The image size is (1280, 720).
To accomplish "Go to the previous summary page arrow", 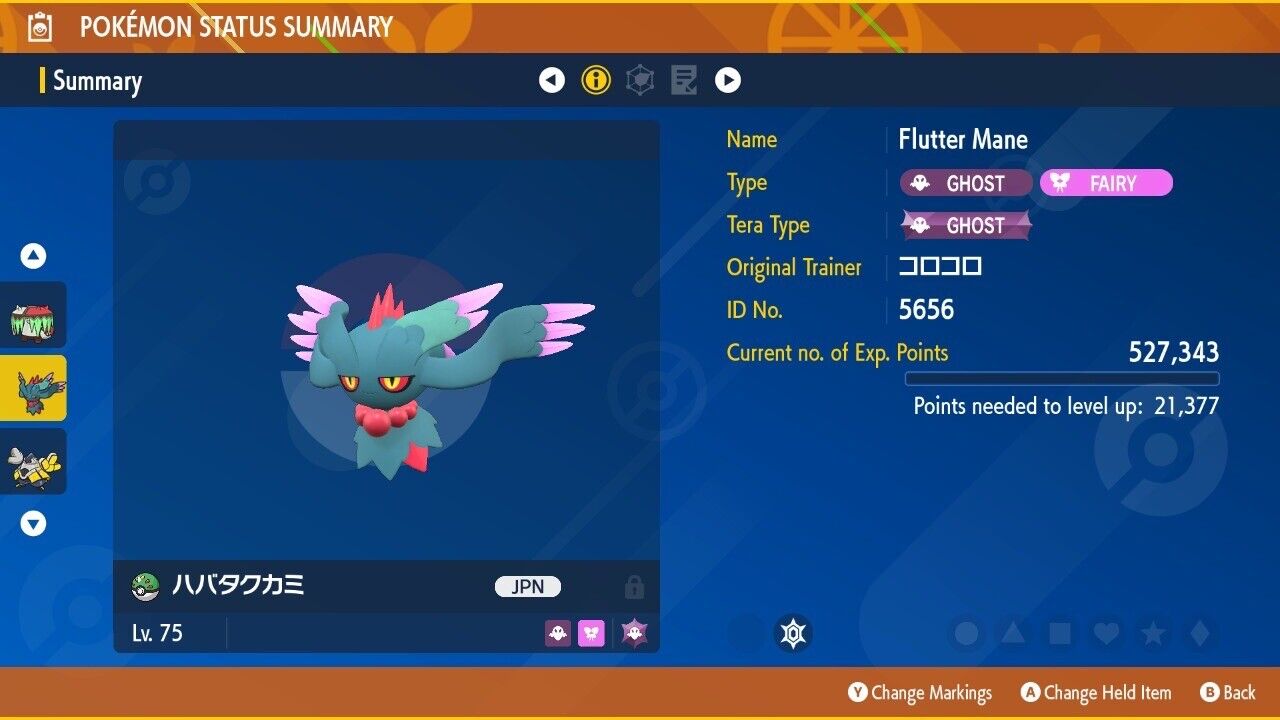I will click(x=552, y=80).
